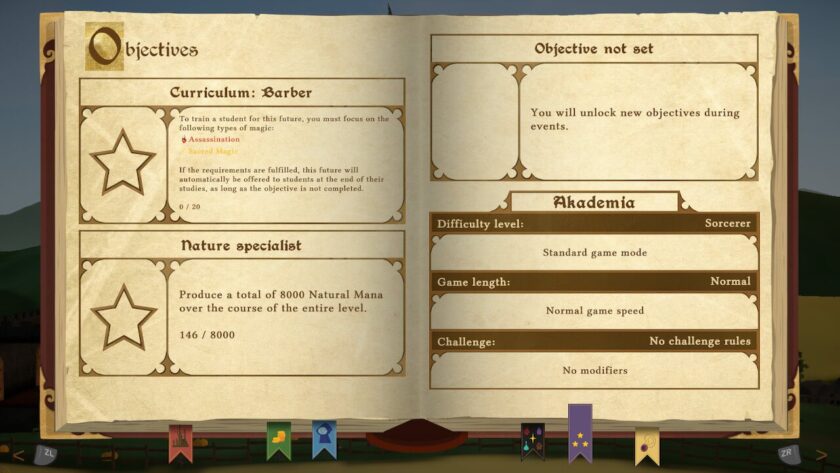Switch to the green bookmark tab

point(278,439)
